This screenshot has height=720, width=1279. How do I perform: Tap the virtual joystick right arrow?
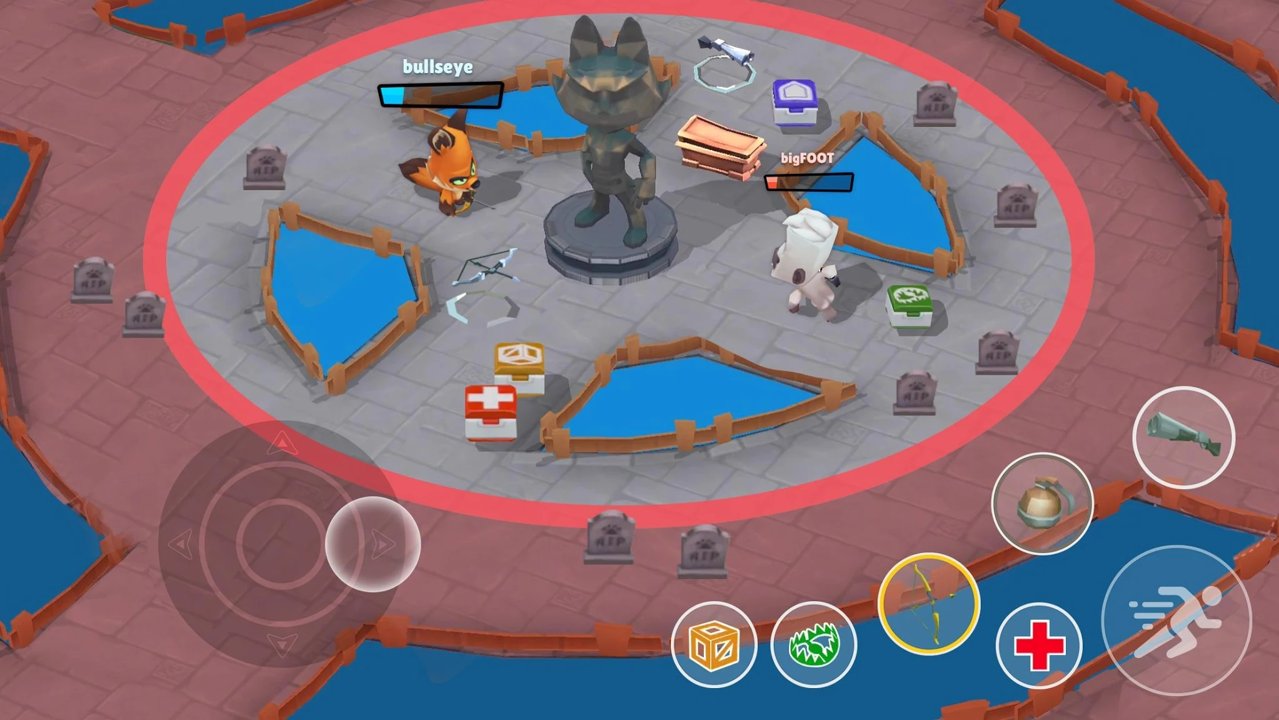[380, 545]
